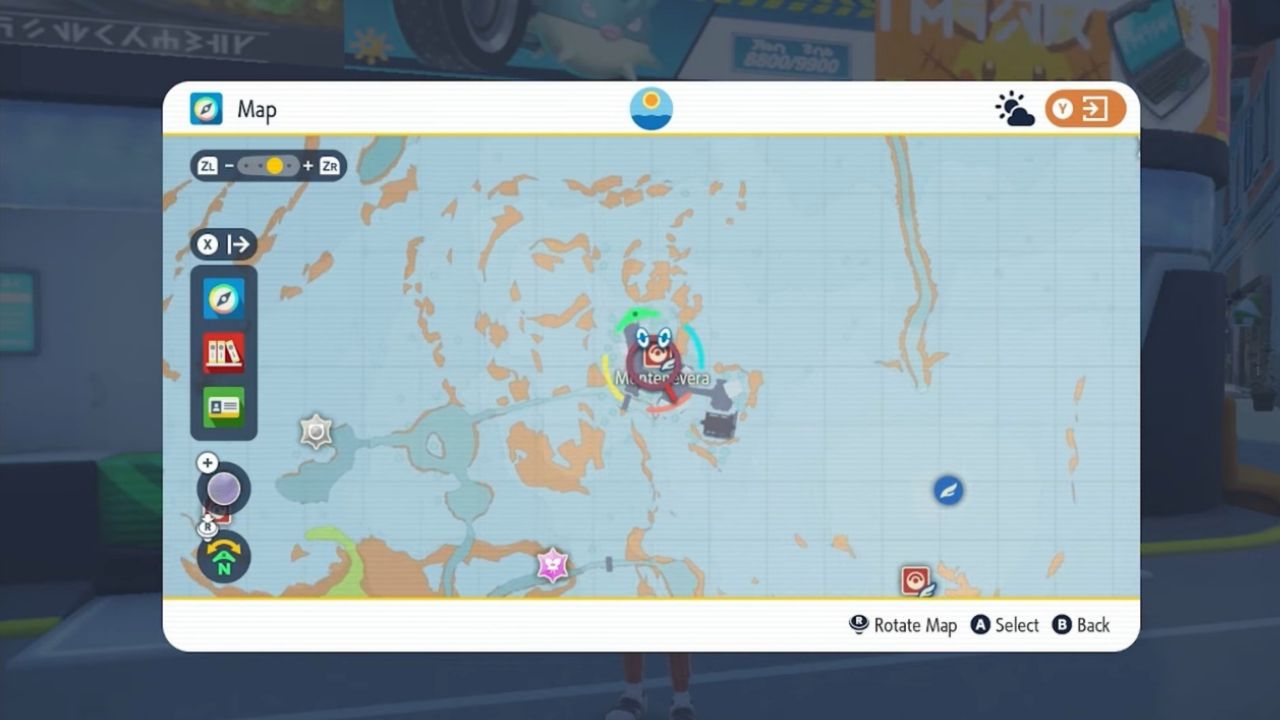Open the Map app from the sidebar

223,298
